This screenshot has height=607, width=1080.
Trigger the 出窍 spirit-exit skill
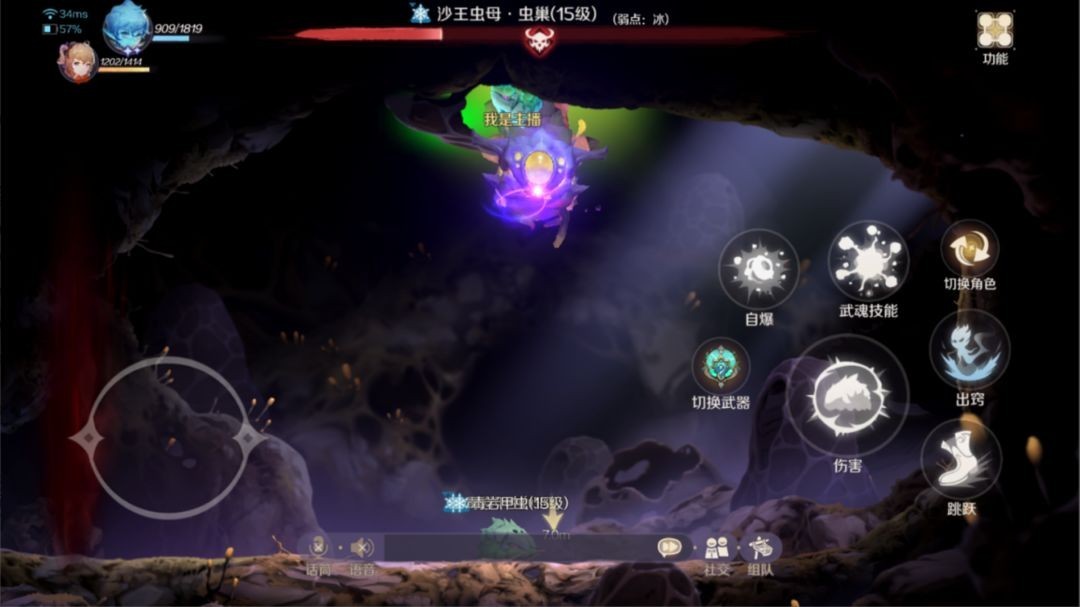[969, 349]
